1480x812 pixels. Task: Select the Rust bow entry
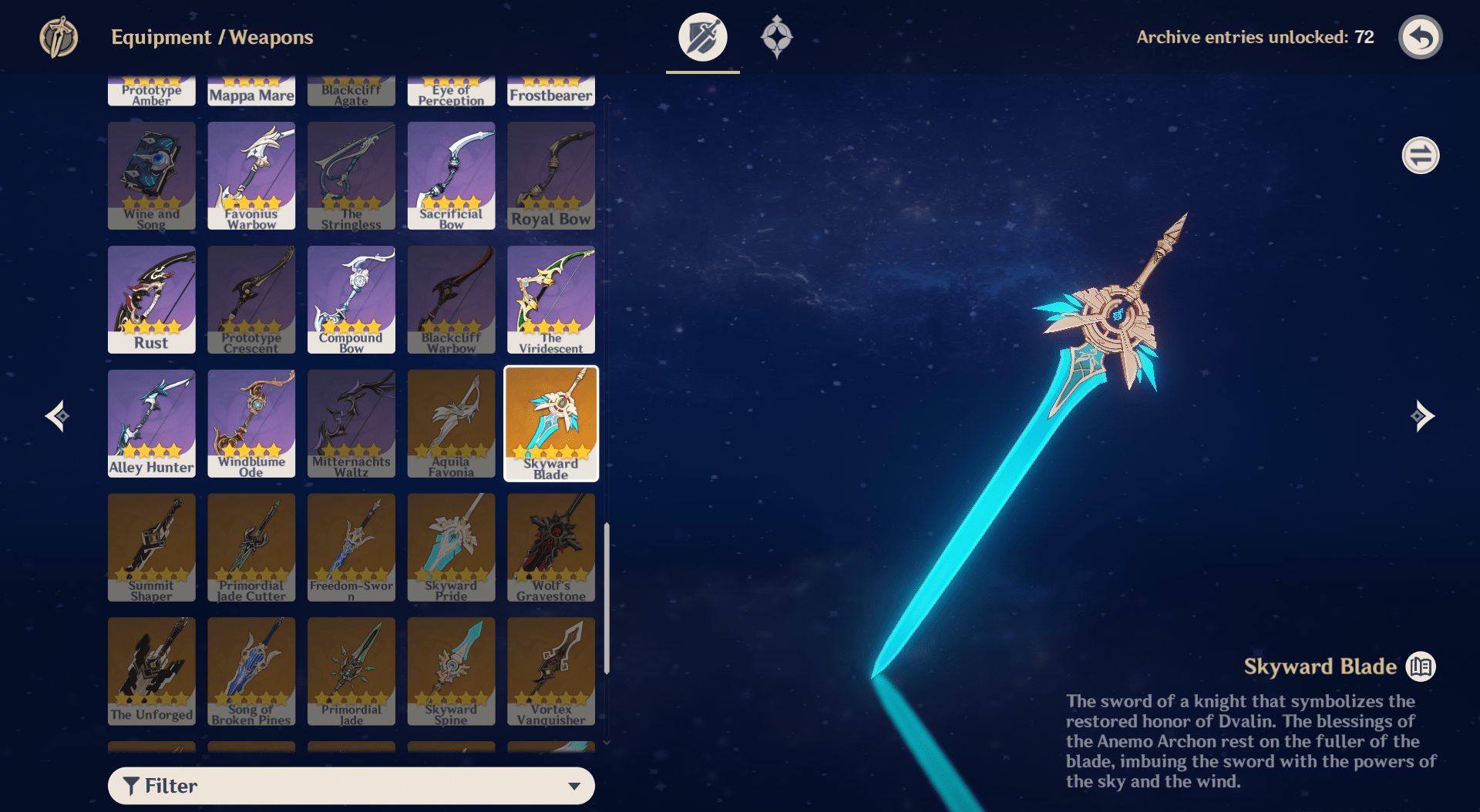click(x=151, y=300)
